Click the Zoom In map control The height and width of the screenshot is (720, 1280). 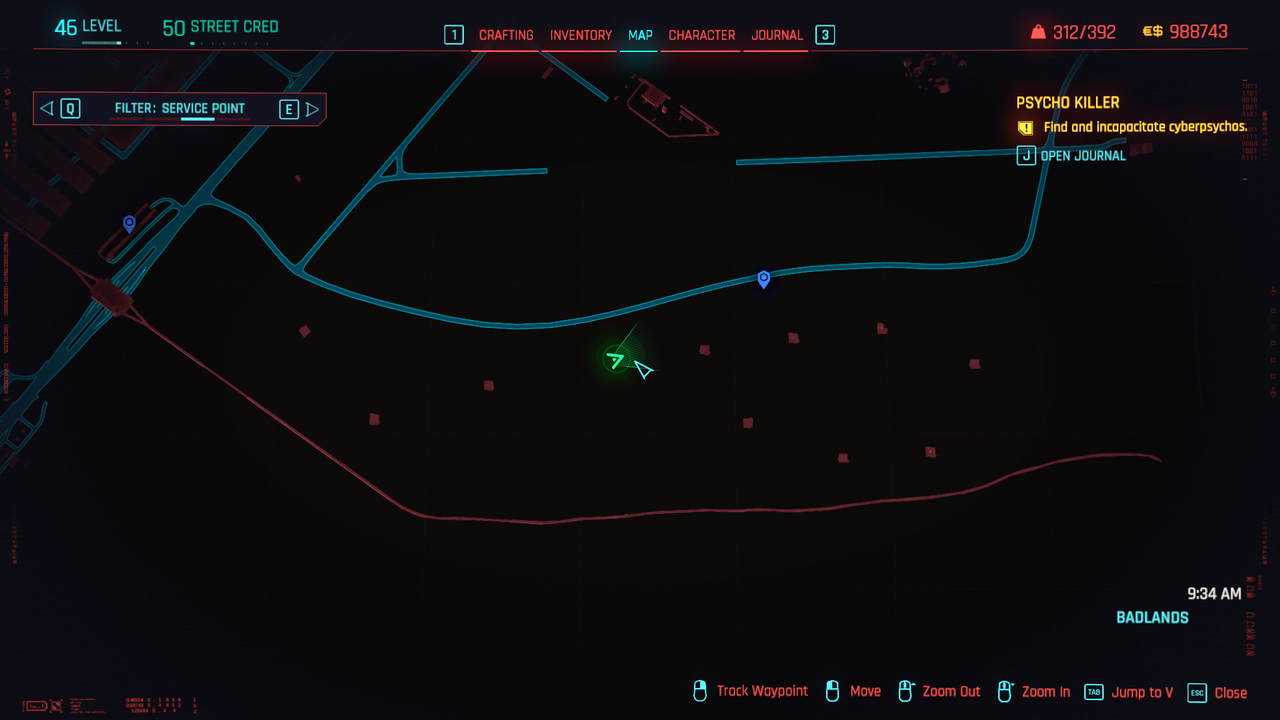(x=1045, y=692)
